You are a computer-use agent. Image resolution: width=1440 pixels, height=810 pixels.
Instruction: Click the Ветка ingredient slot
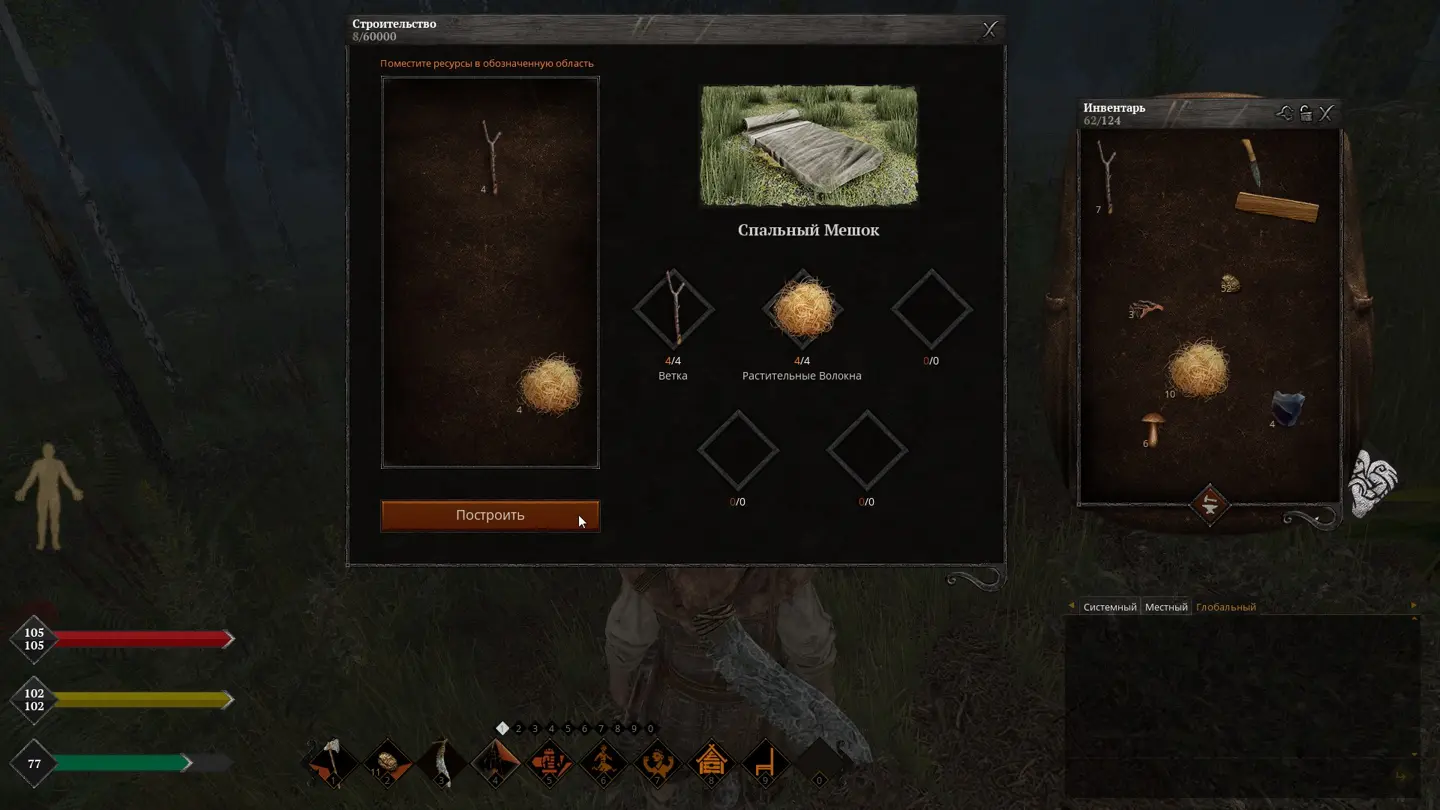pyautogui.click(x=673, y=310)
